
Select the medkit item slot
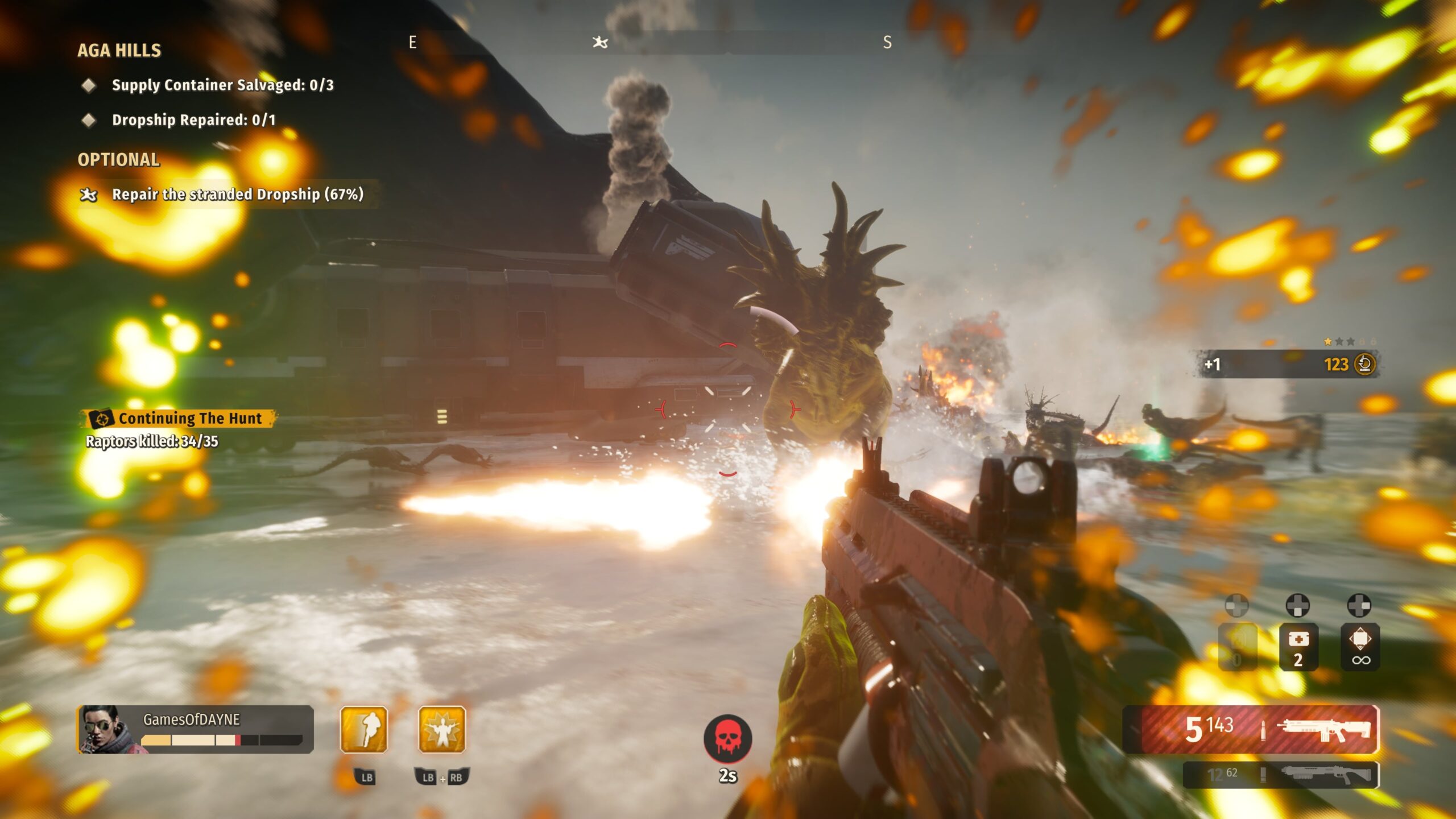[1298, 647]
